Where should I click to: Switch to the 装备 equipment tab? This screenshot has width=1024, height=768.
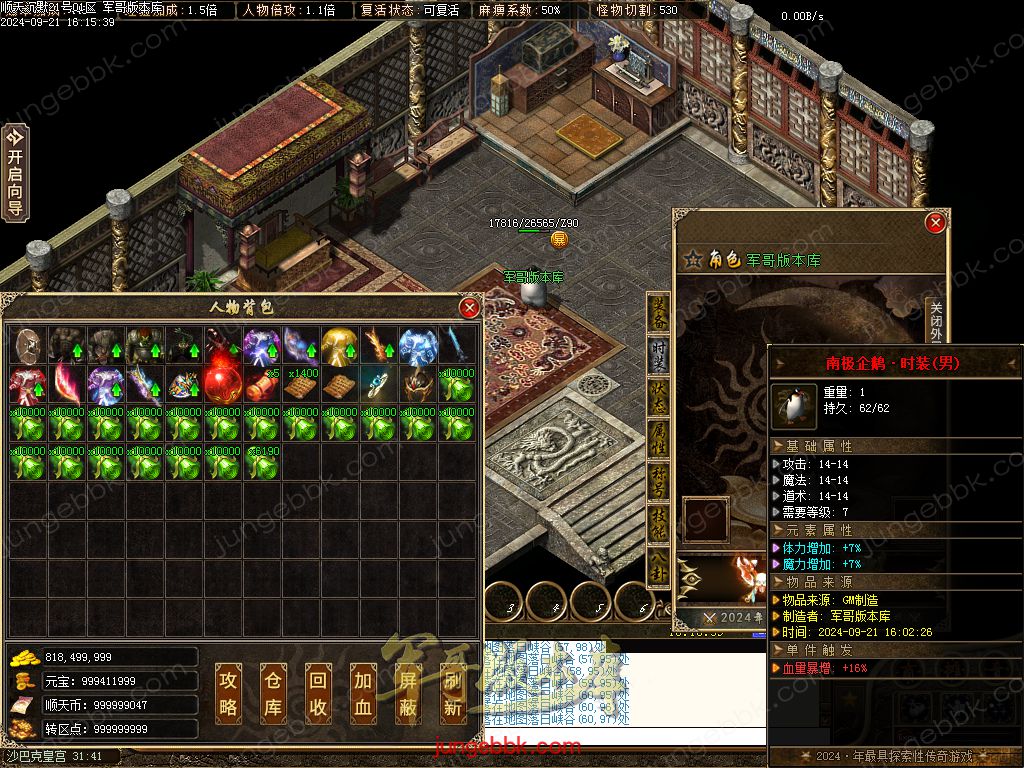[659, 313]
